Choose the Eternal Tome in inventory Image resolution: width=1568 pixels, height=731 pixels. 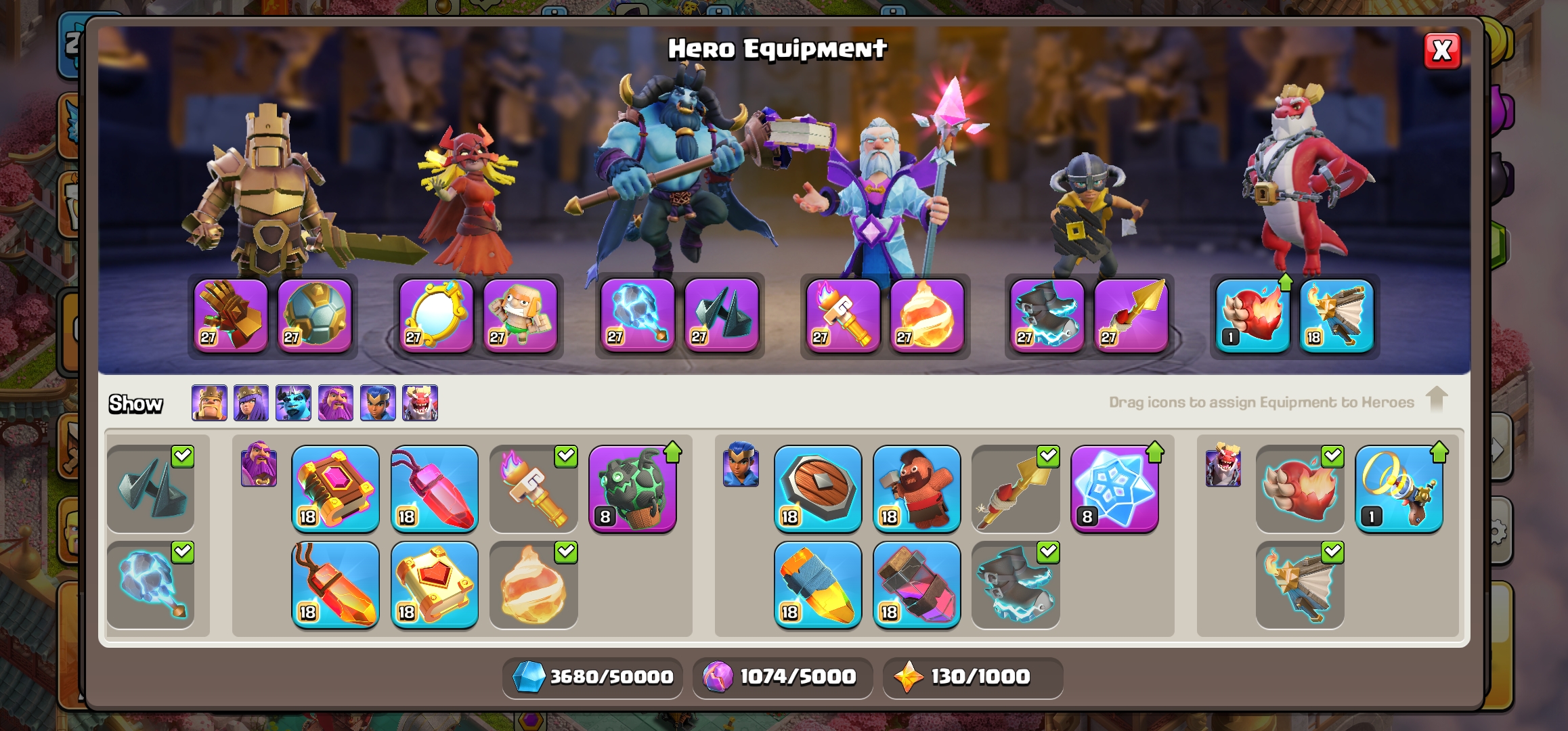click(x=336, y=489)
